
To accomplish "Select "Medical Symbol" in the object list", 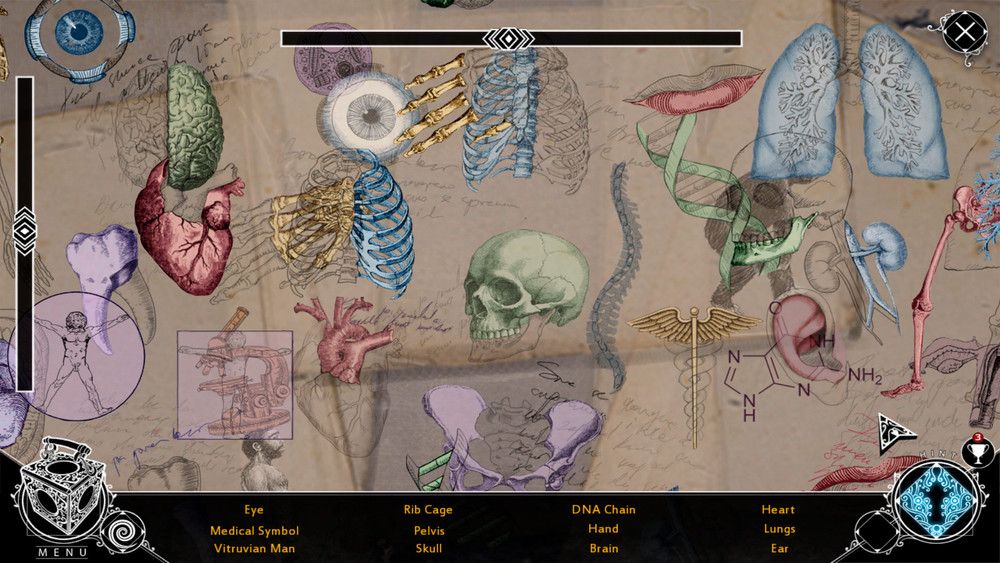I will point(254,530).
